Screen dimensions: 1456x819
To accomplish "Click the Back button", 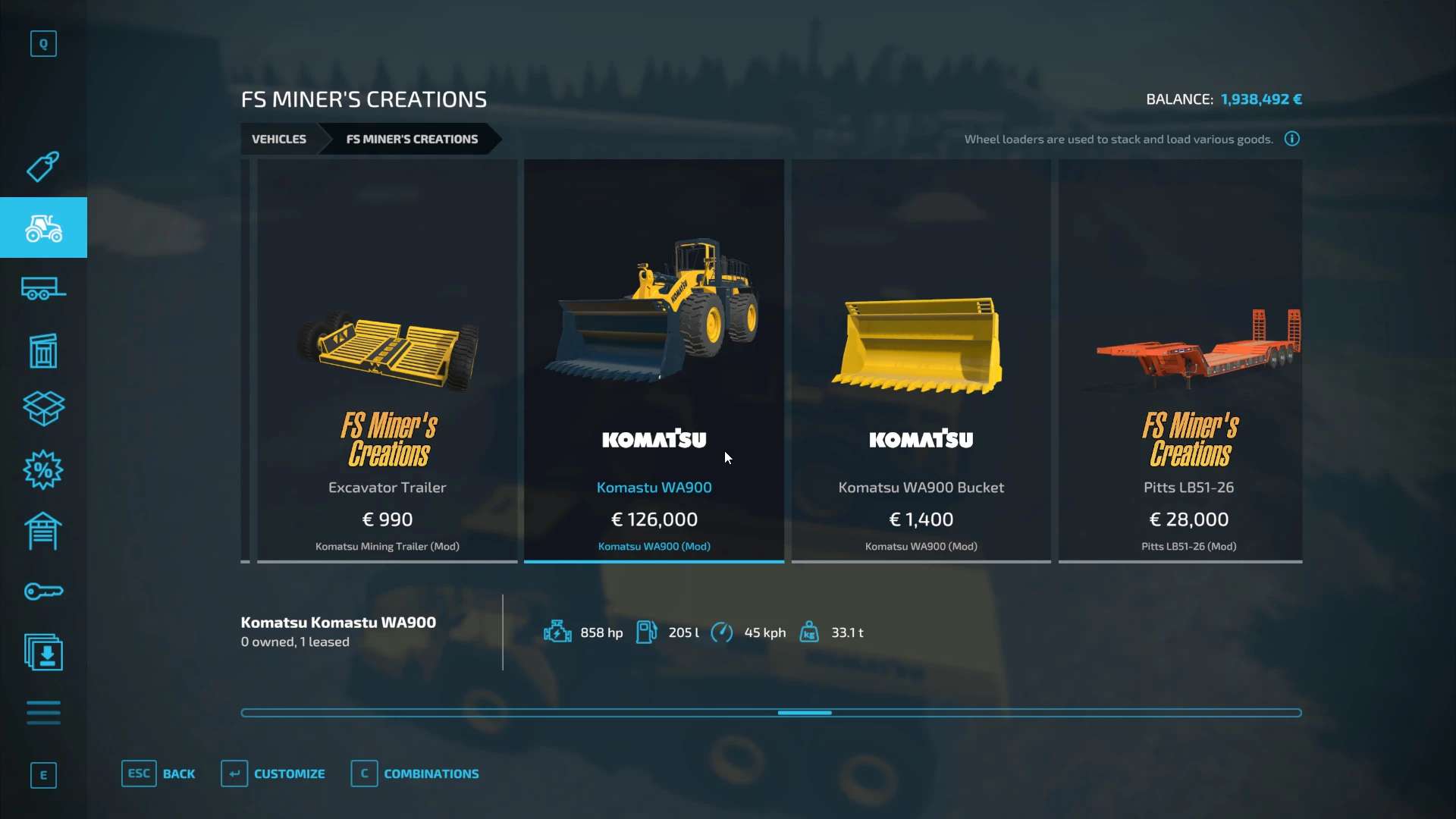I will (158, 774).
